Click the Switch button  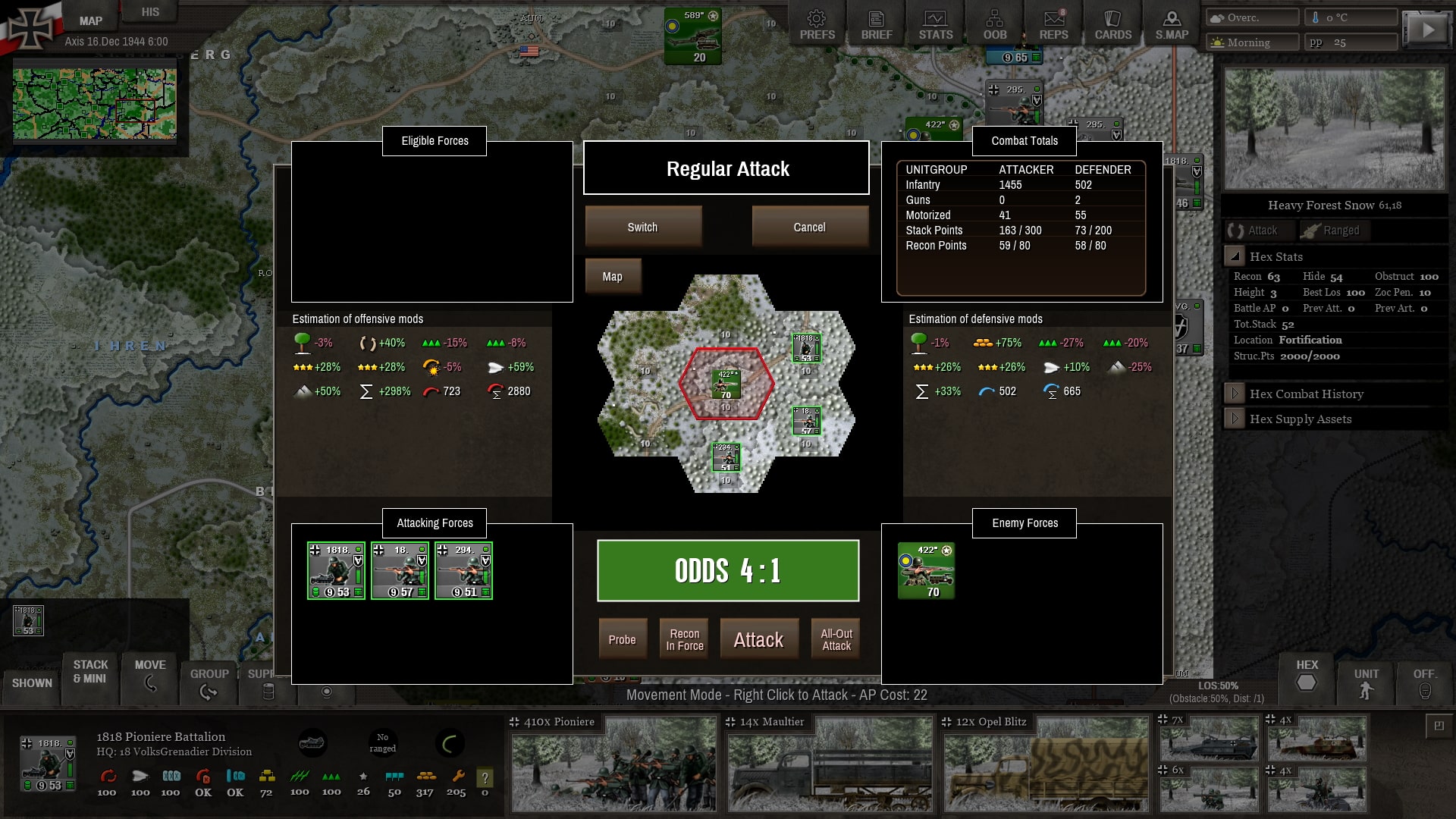642,227
